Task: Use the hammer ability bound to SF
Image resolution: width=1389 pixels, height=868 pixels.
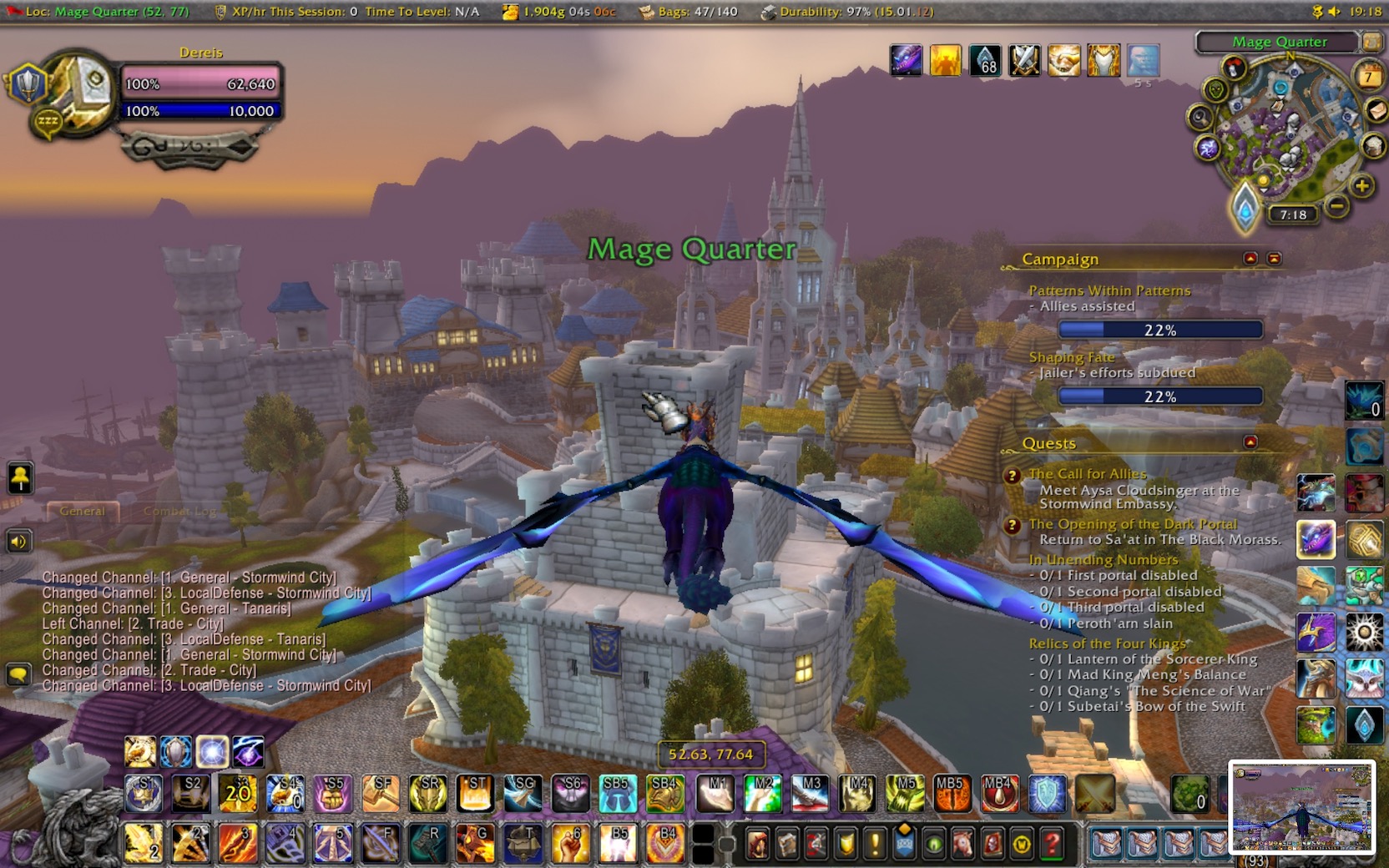Action: [381, 794]
